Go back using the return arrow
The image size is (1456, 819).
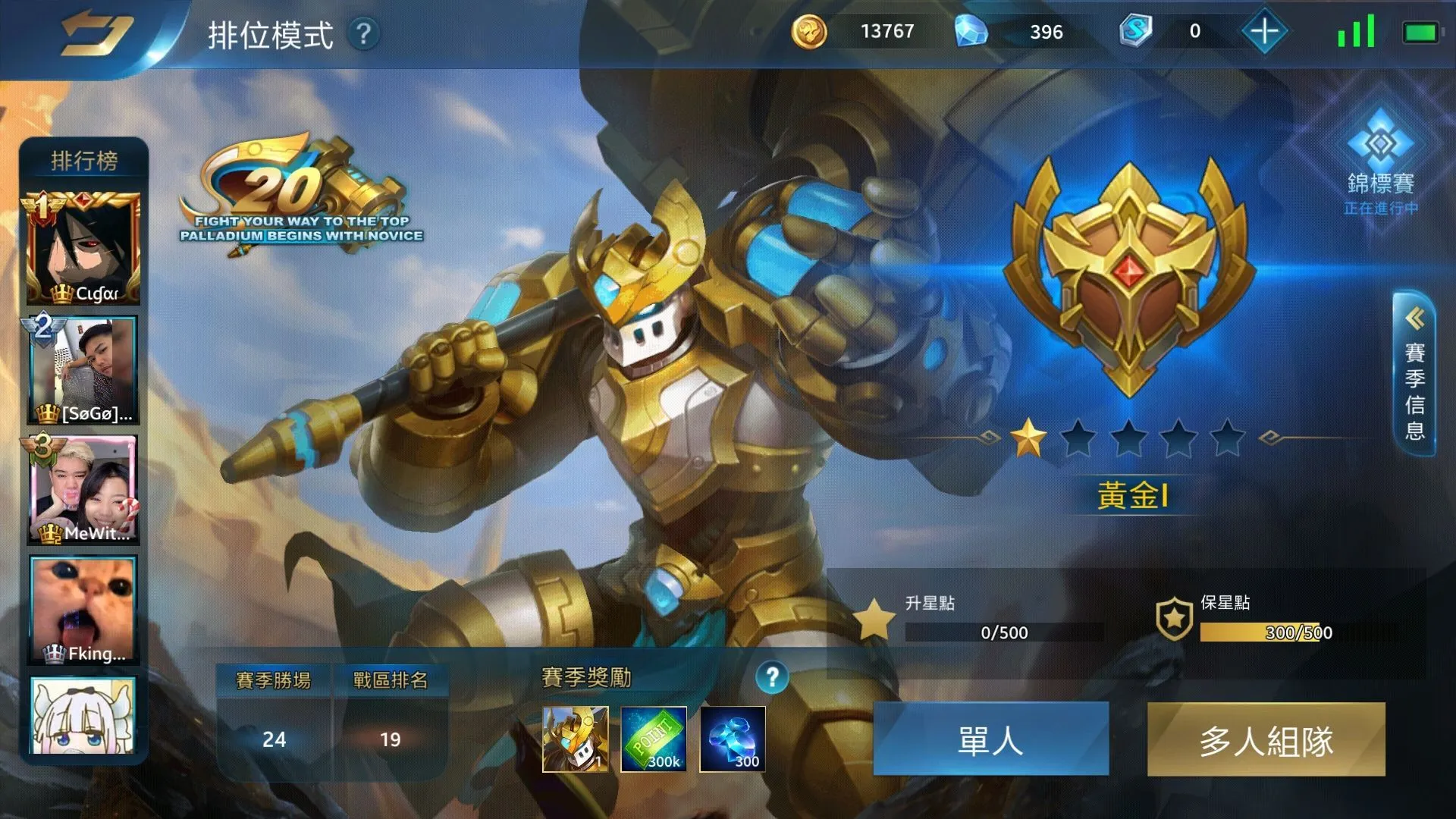[x=96, y=33]
